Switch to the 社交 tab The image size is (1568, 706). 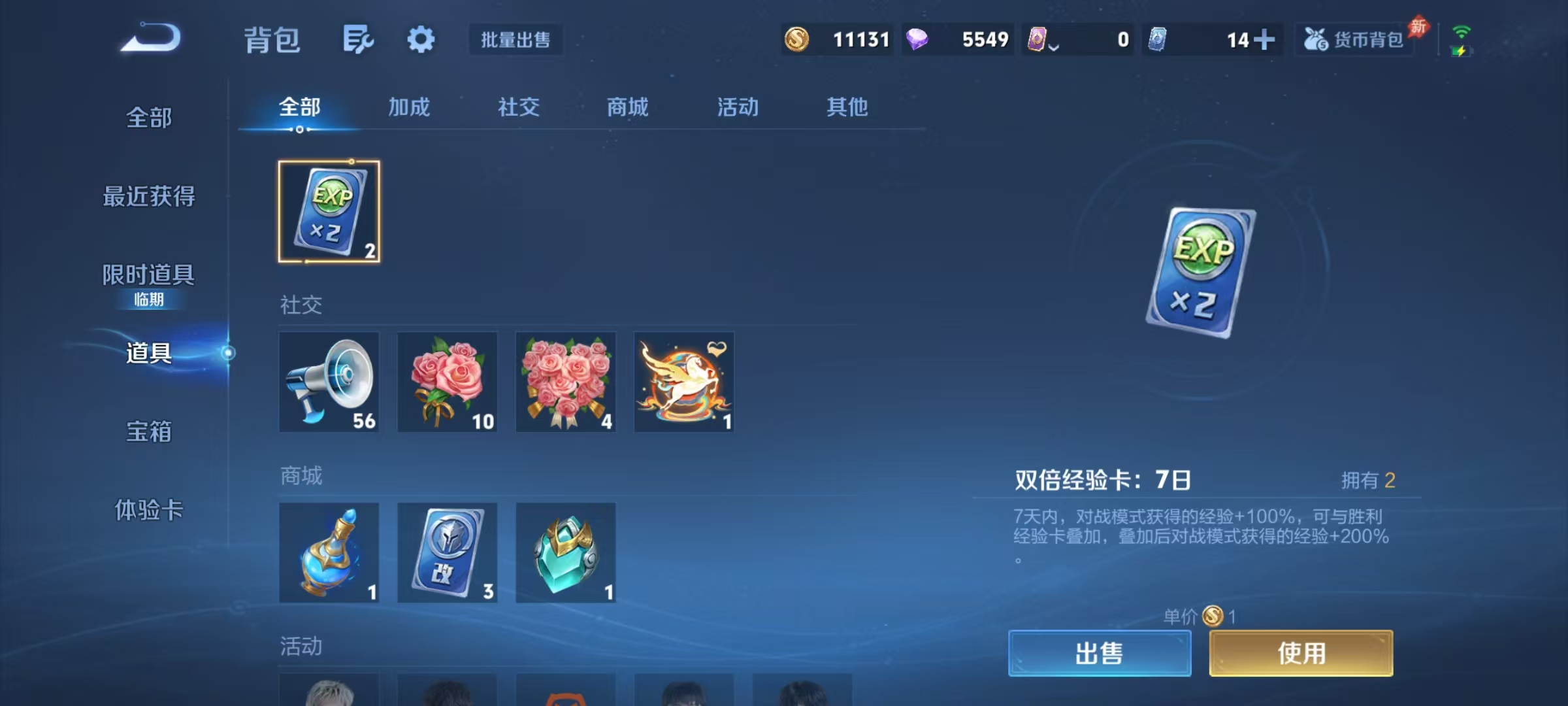click(518, 107)
